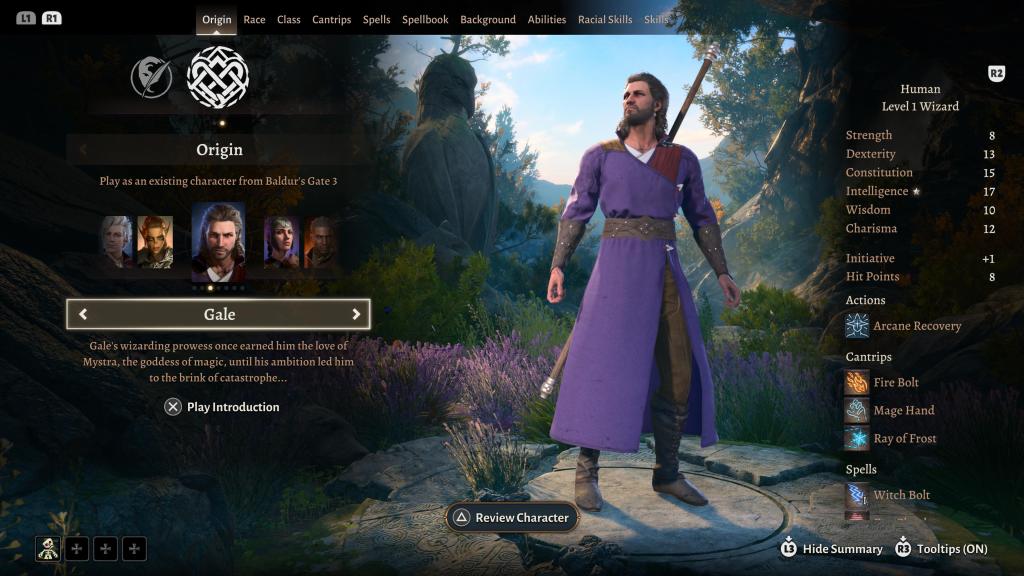Select the Shadowheart portrait with circlet
Image resolution: width=1024 pixels, height=576 pixels.
tap(281, 242)
